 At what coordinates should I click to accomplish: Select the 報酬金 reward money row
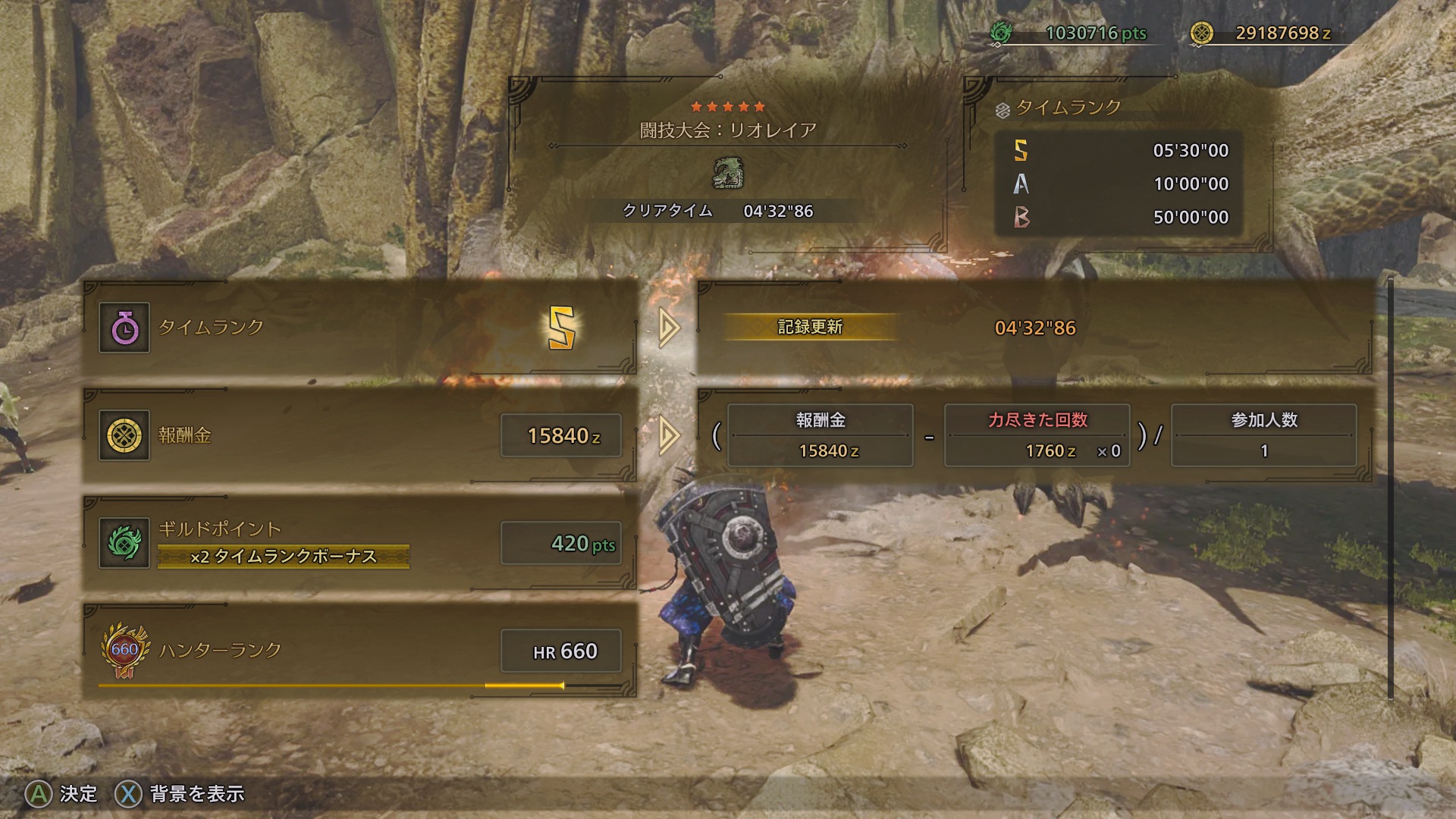[359, 435]
